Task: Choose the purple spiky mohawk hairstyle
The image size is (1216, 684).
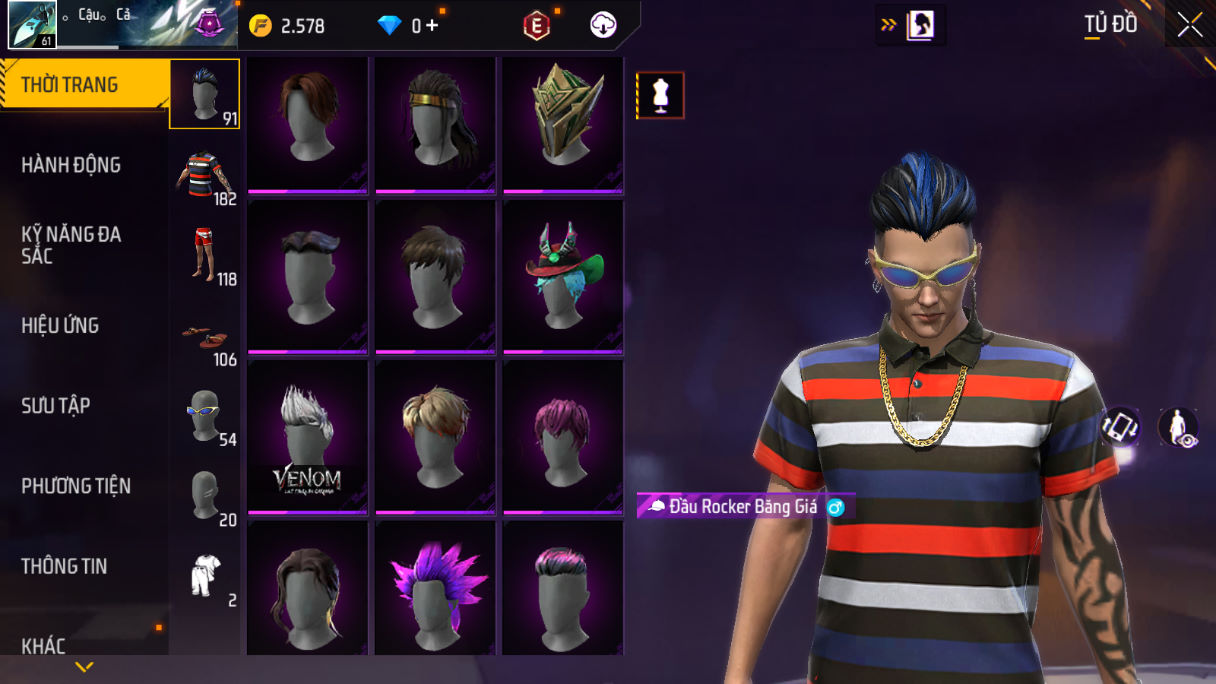Action: 435,590
